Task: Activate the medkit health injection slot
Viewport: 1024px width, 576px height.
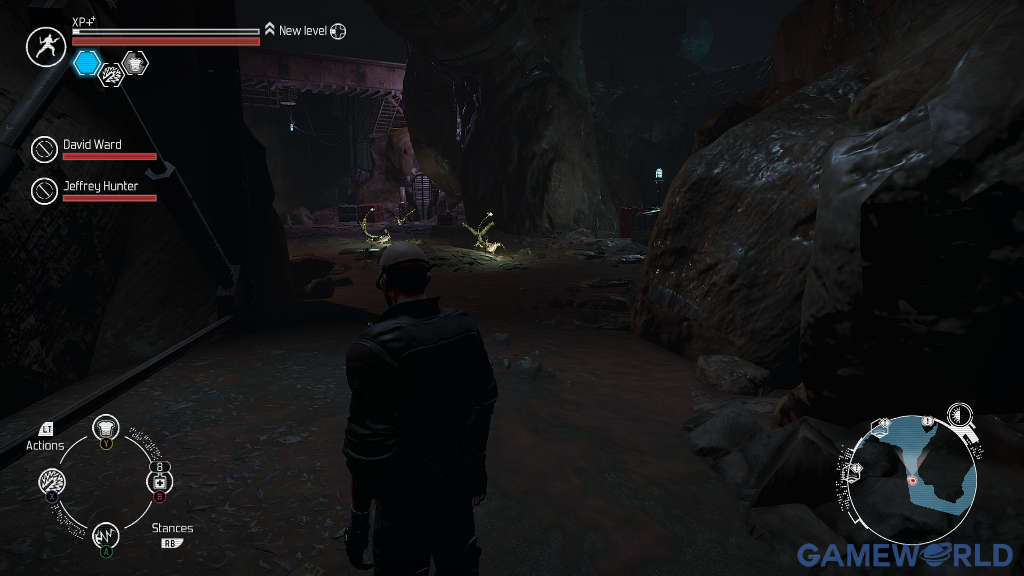Action: coord(160,481)
